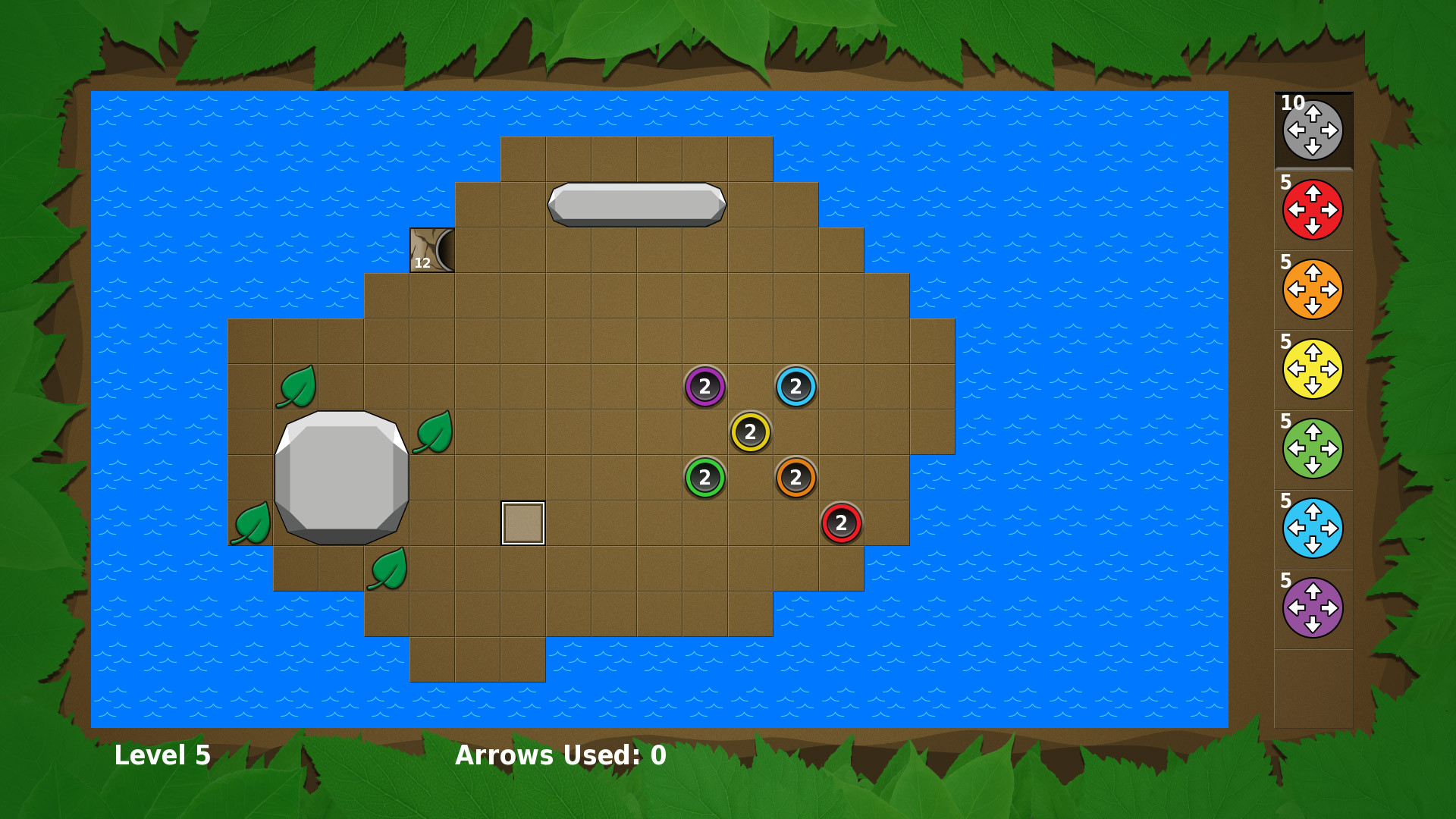
Task: Click the leaf near the big rock
Action: [432, 435]
